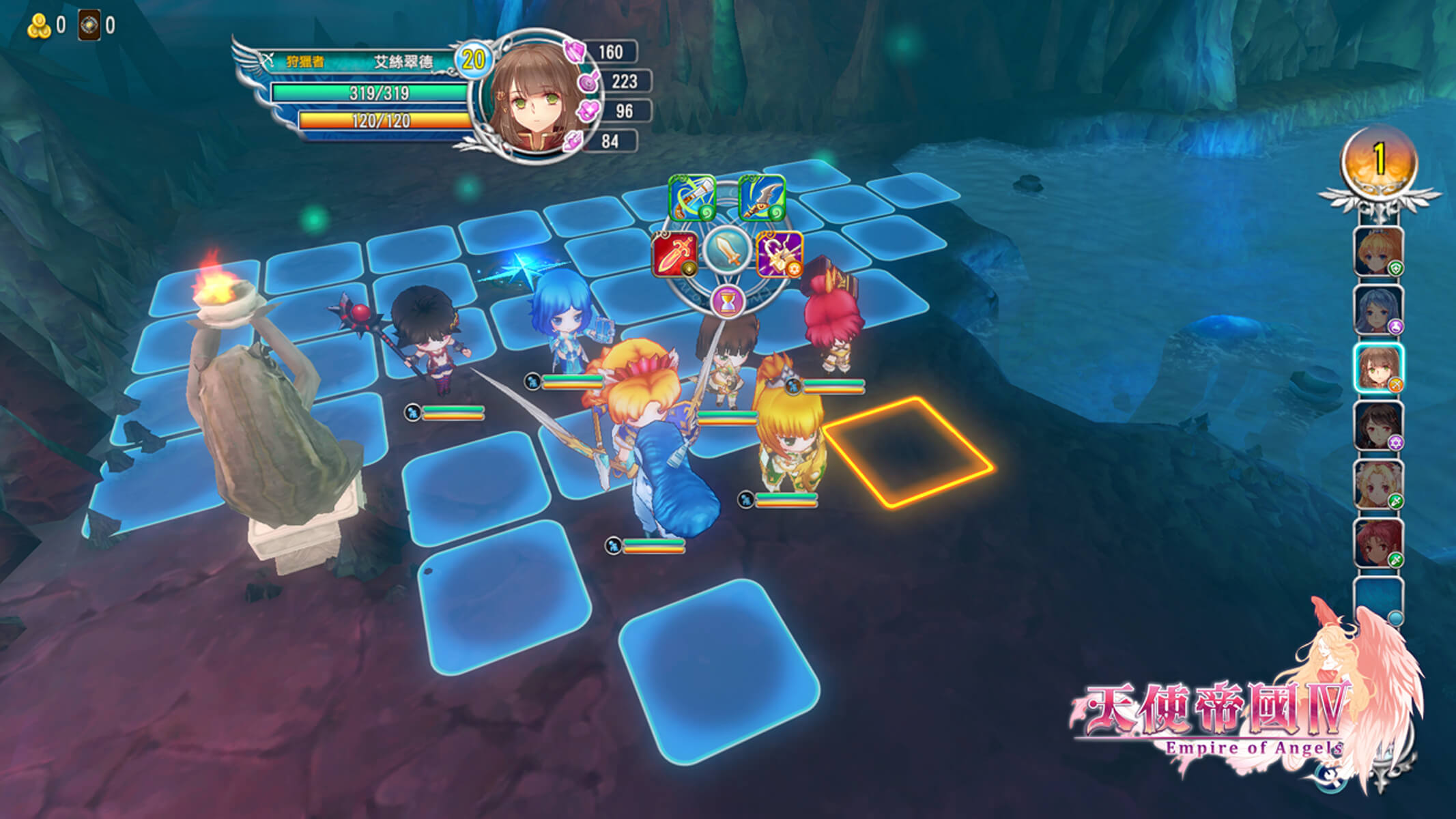The image size is (1456, 819).
Task: Pick the blue-haired potion-class turn portrait
Action: [1378, 310]
